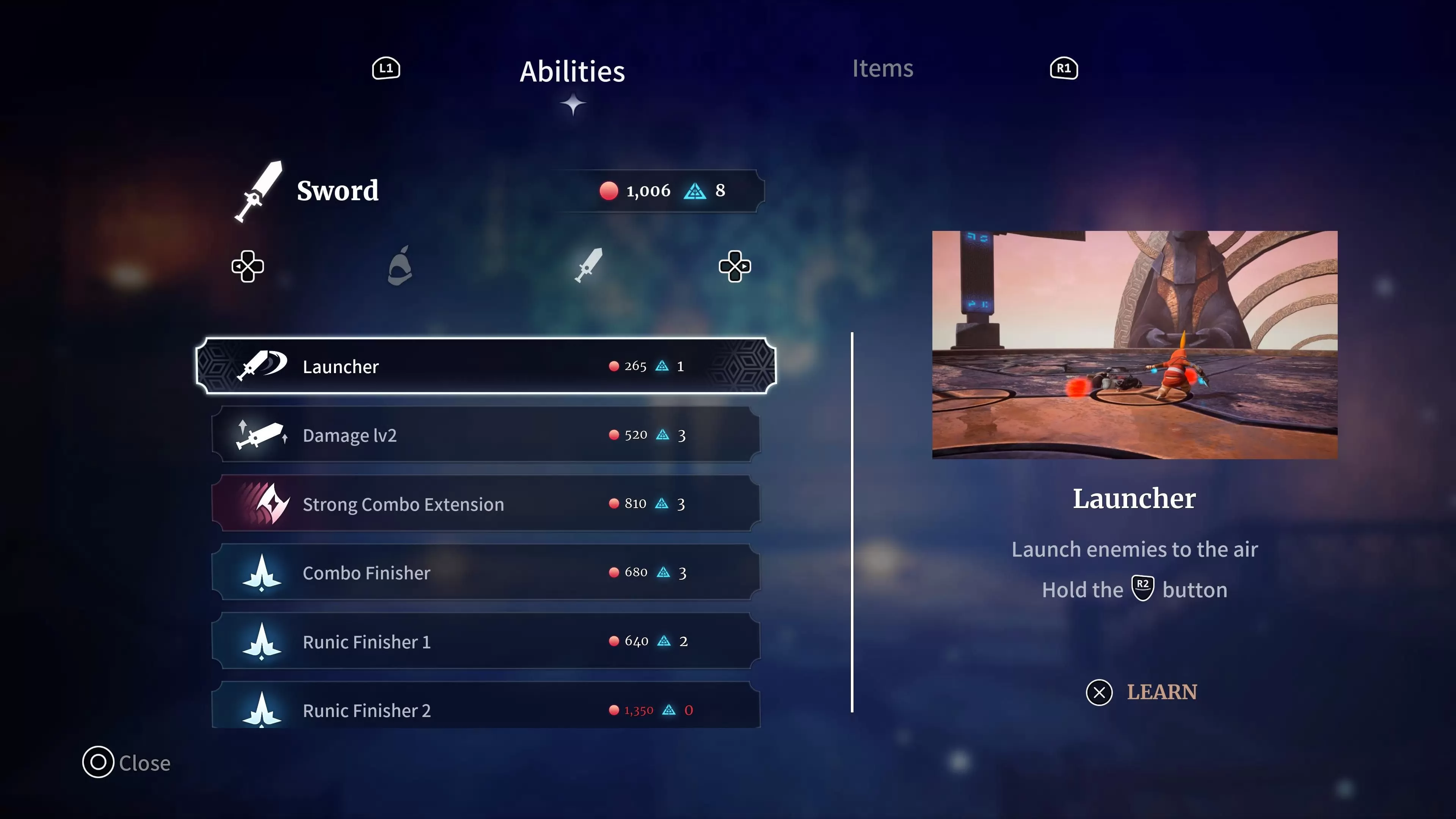Select the sword ability category icon
This screenshot has height=819, width=1456.
(x=588, y=265)
